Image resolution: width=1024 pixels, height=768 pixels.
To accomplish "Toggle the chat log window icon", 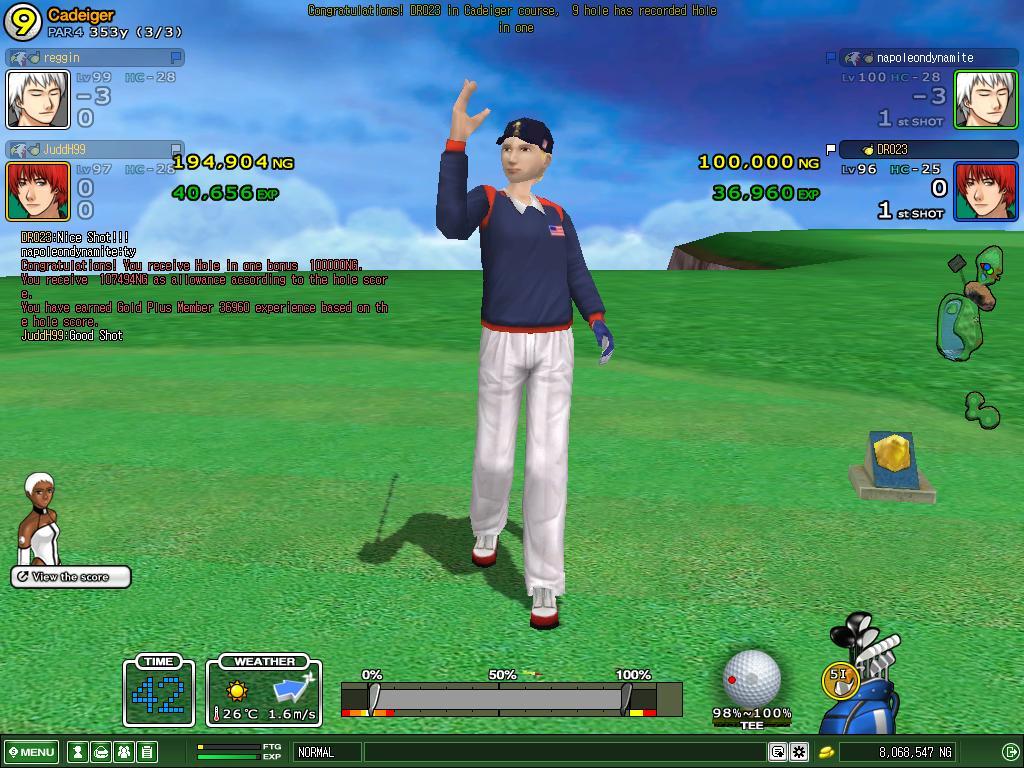I will point(777,752).
